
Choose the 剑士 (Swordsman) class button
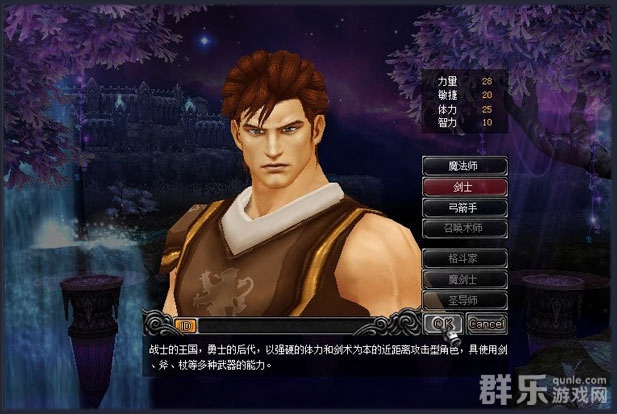click(x=463, y=186)
